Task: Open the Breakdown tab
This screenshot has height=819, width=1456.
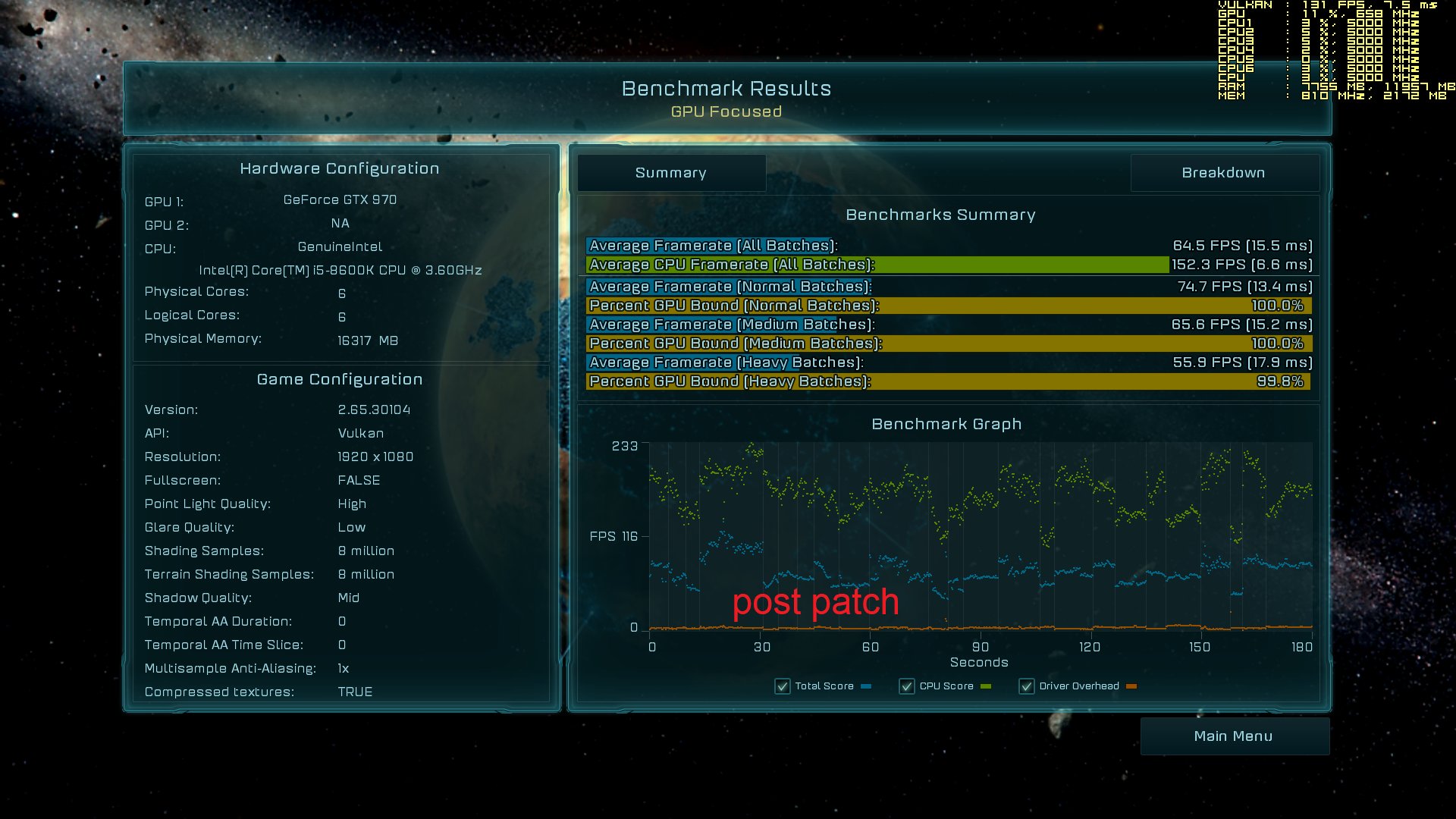Action: 1223,173
